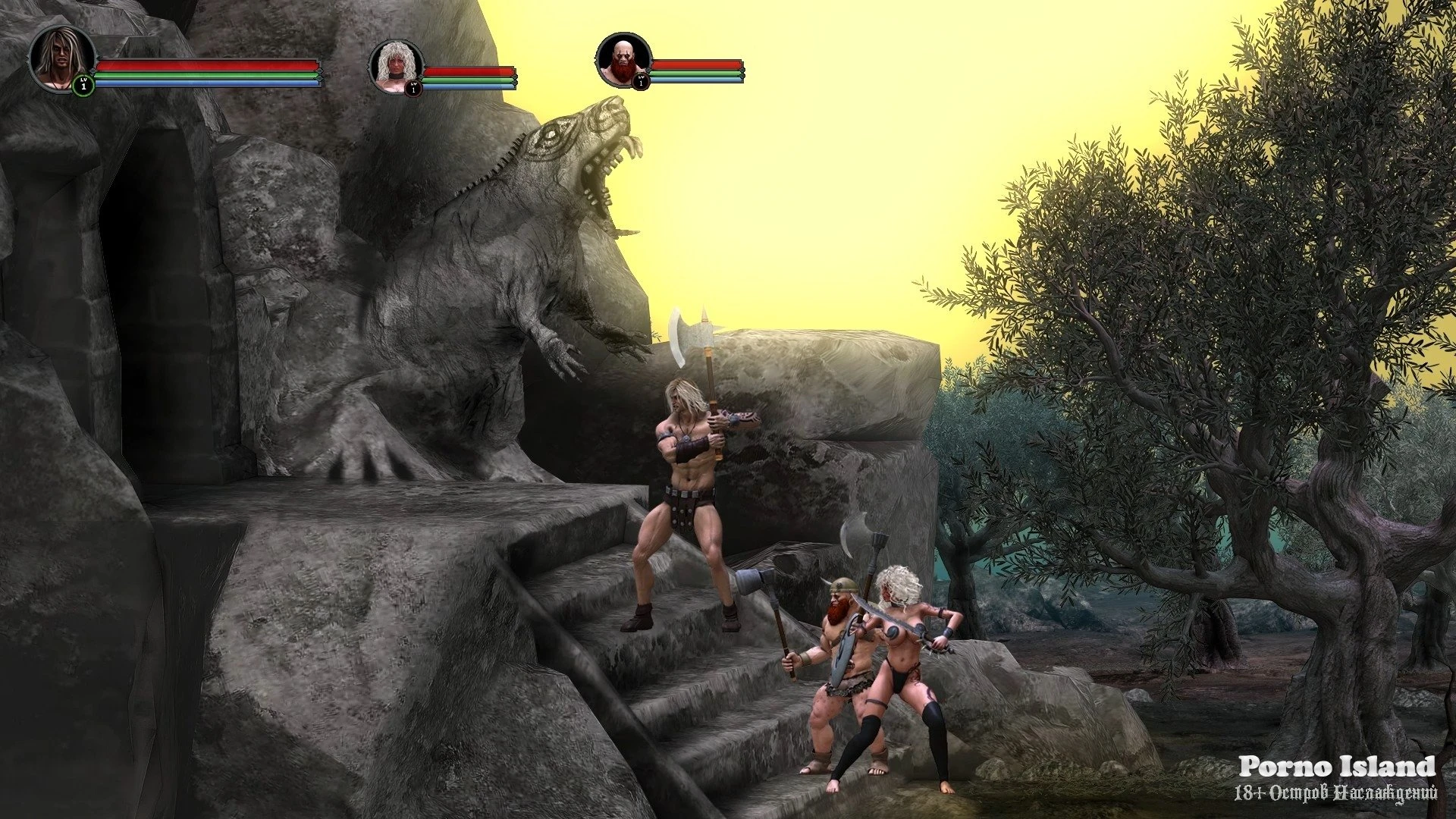Select the blond barbarian character portrait
Screen dimensions: 1456x819
point(61,58)
